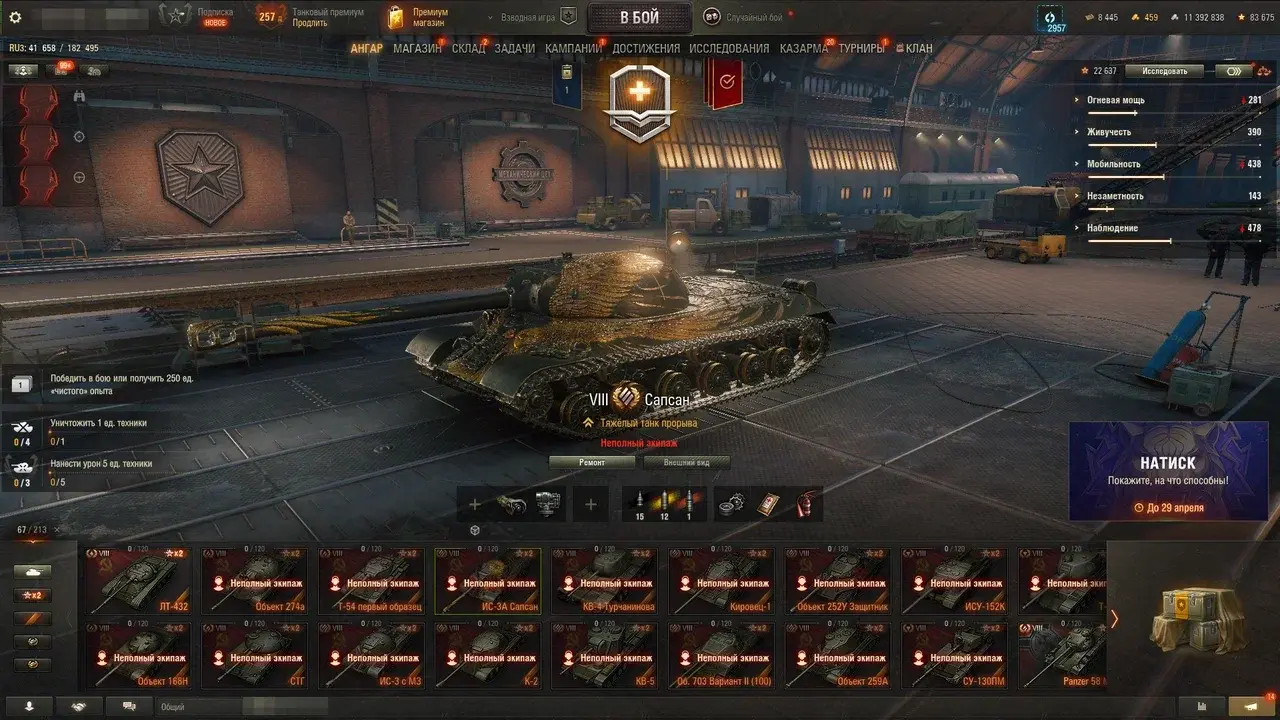Open the МАГАЗИН tab
The image size is (1280, 720).
coord(417,48)
